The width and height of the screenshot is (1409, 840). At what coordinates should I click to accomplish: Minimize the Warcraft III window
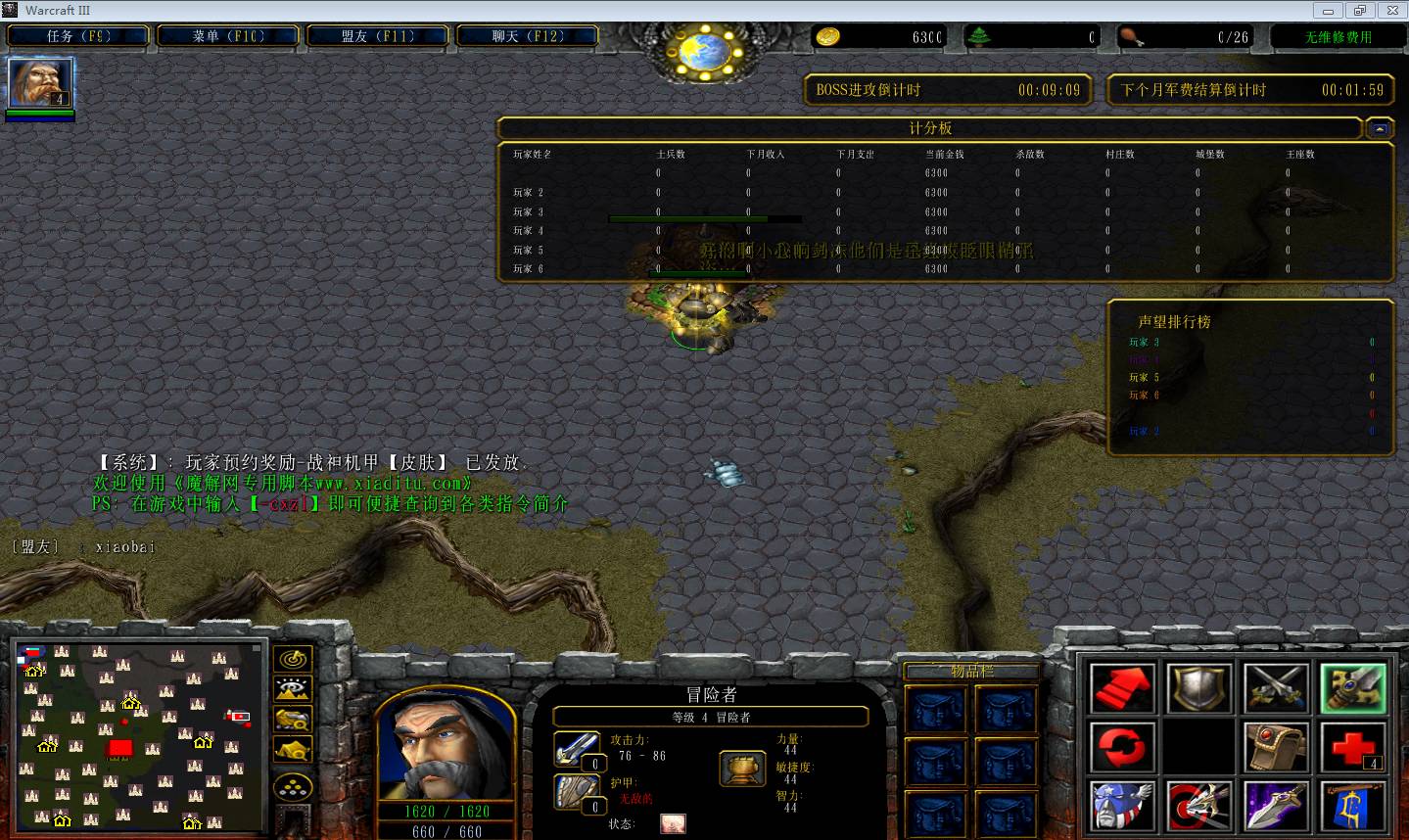point(1329,11)
